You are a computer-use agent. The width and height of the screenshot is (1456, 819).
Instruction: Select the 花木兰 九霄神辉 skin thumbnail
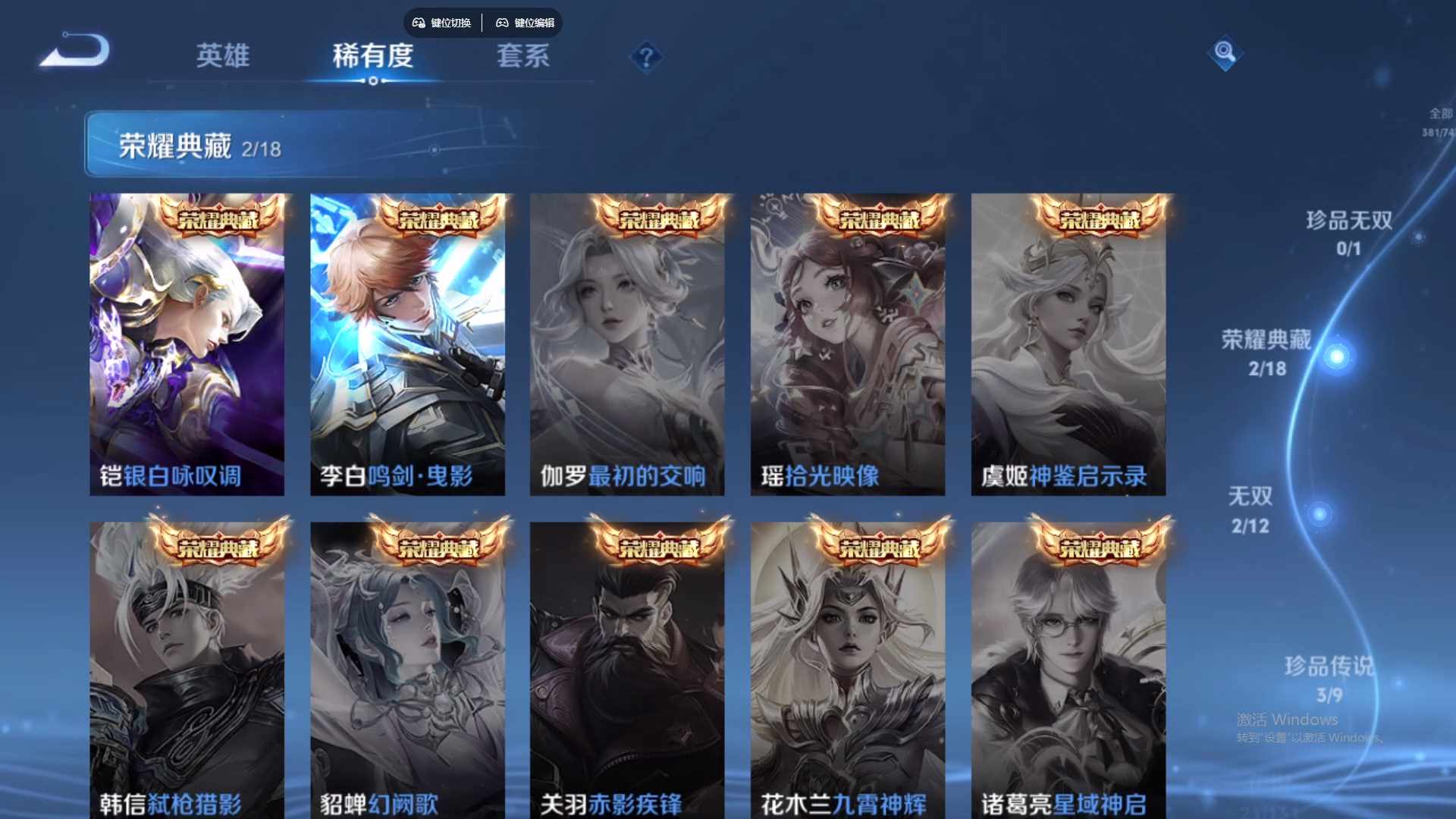(x=847, y=667)
